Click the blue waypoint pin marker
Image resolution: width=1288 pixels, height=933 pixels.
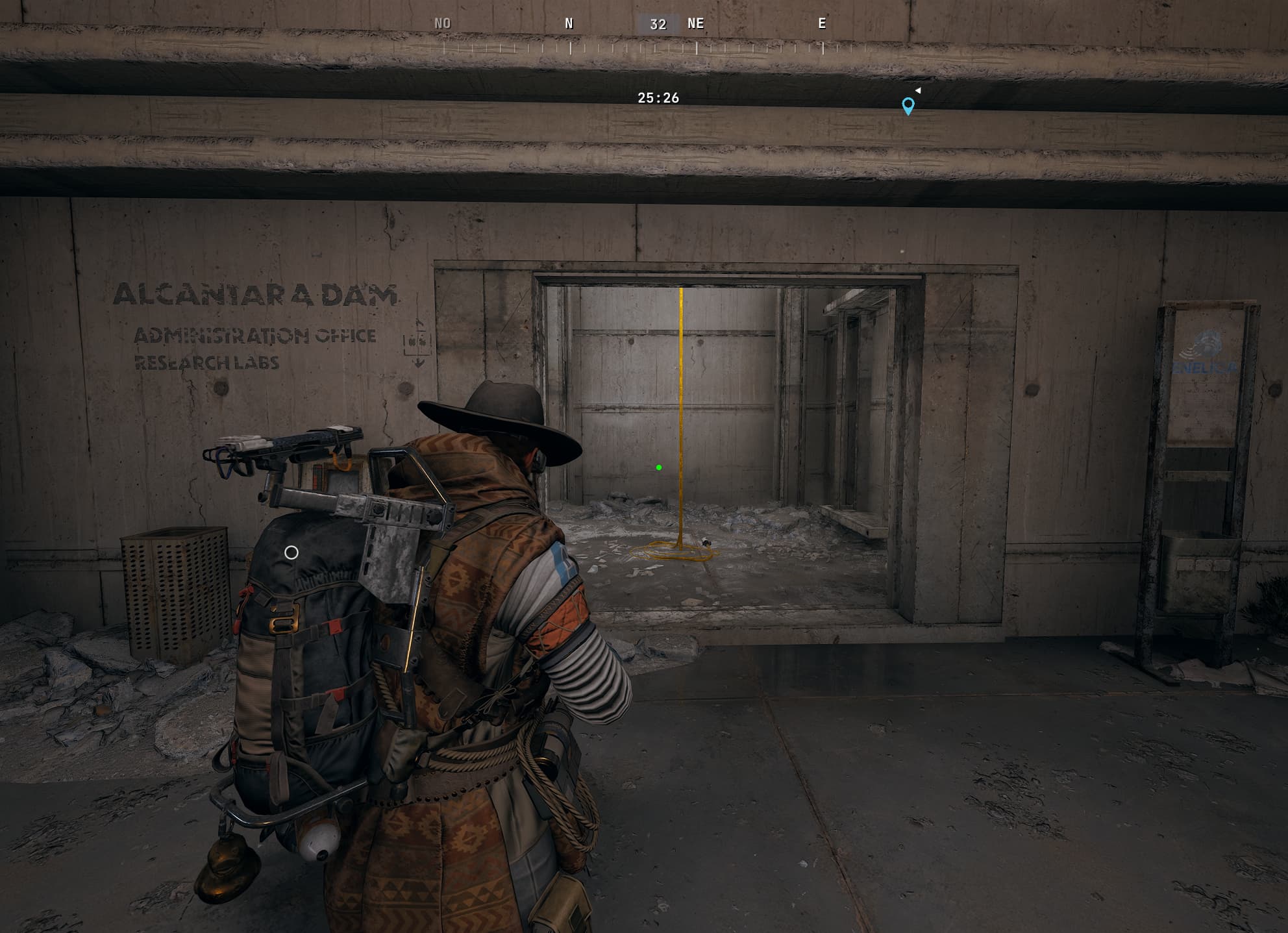click(x=908, y=105)
